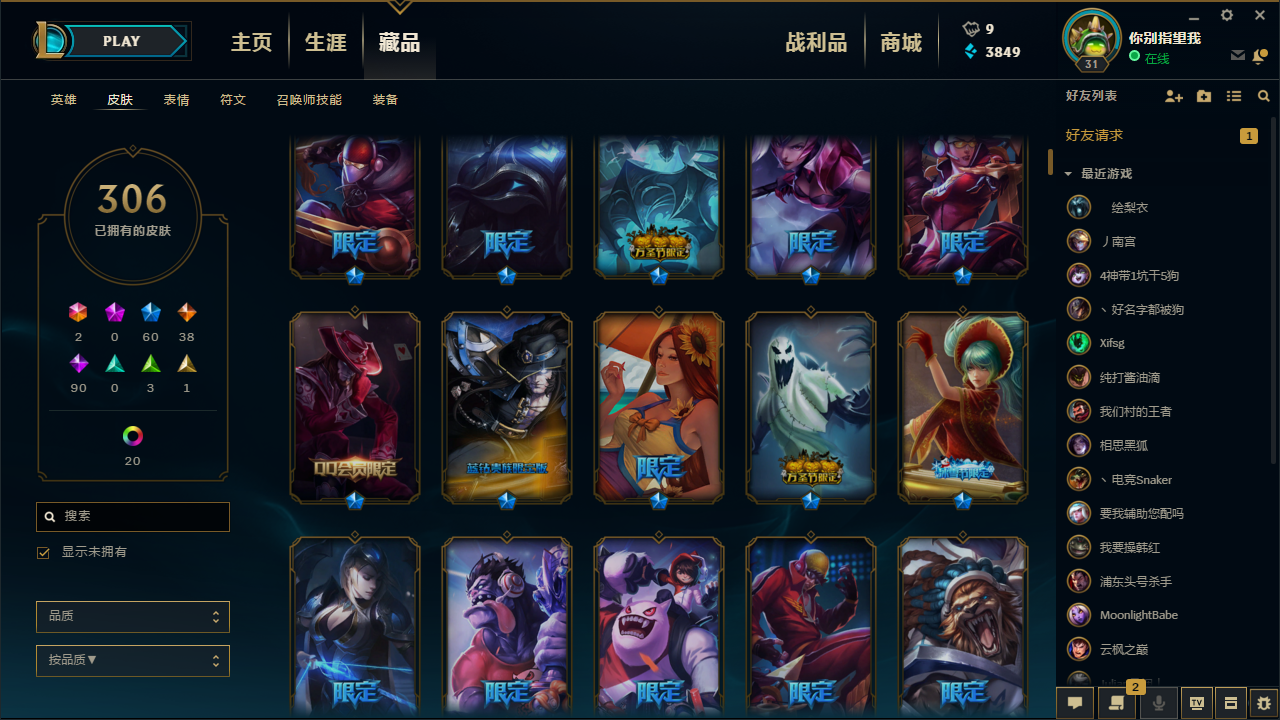1280x720 pixels.
Task: Click the TV spectate icon
Action: (1199, 703)
